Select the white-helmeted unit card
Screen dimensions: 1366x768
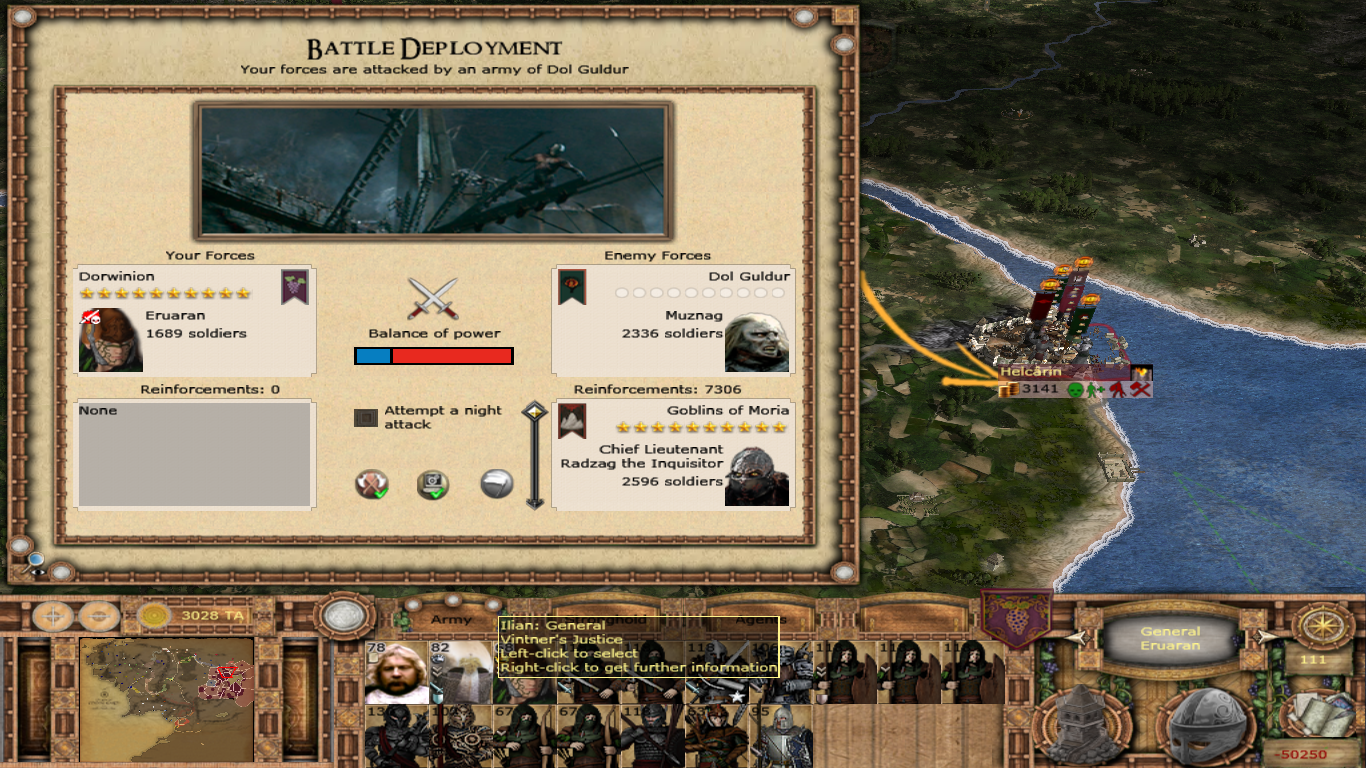[460, 672]
